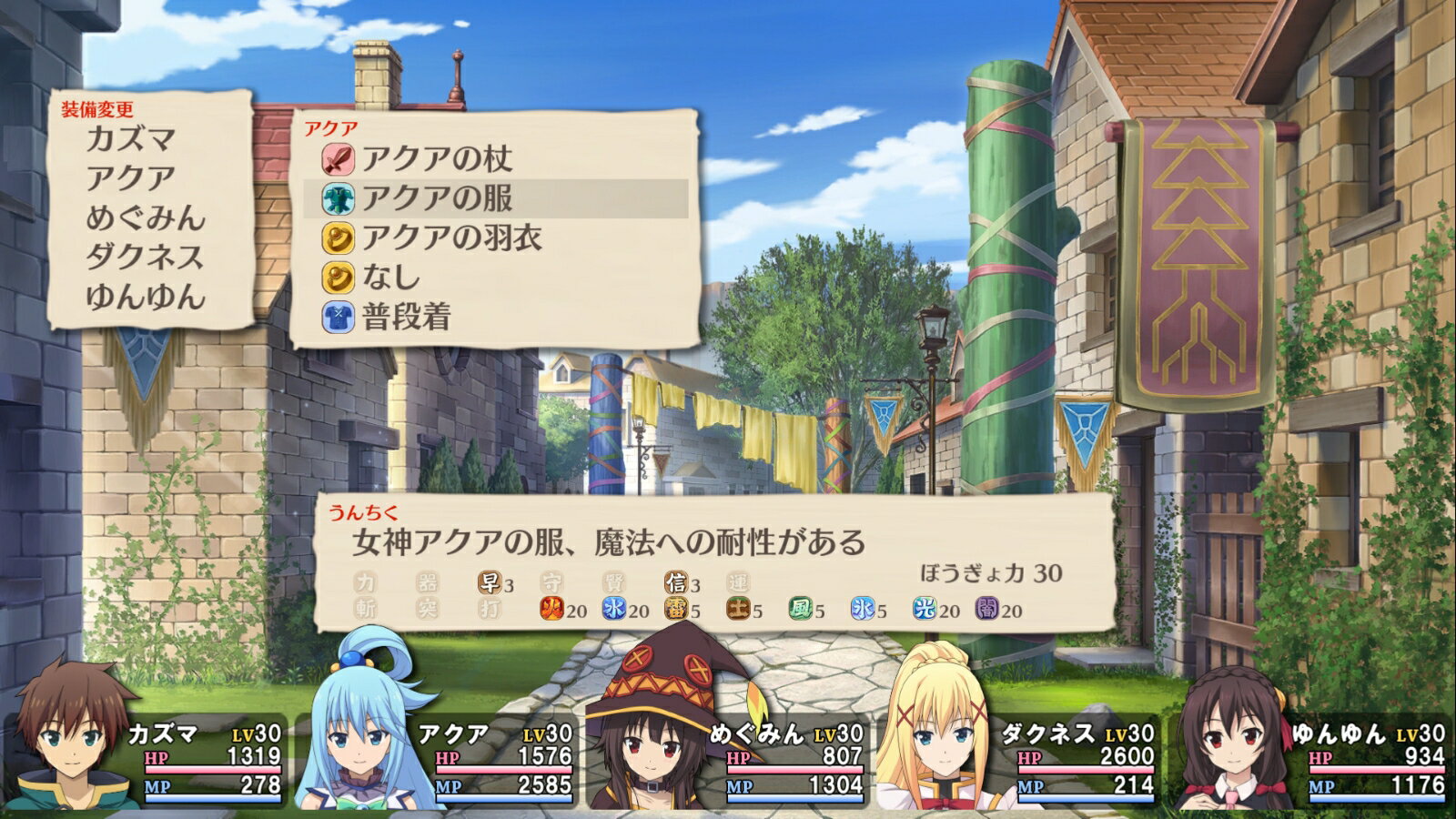Select the sword icon beside アクアの杖

(341, 160)
